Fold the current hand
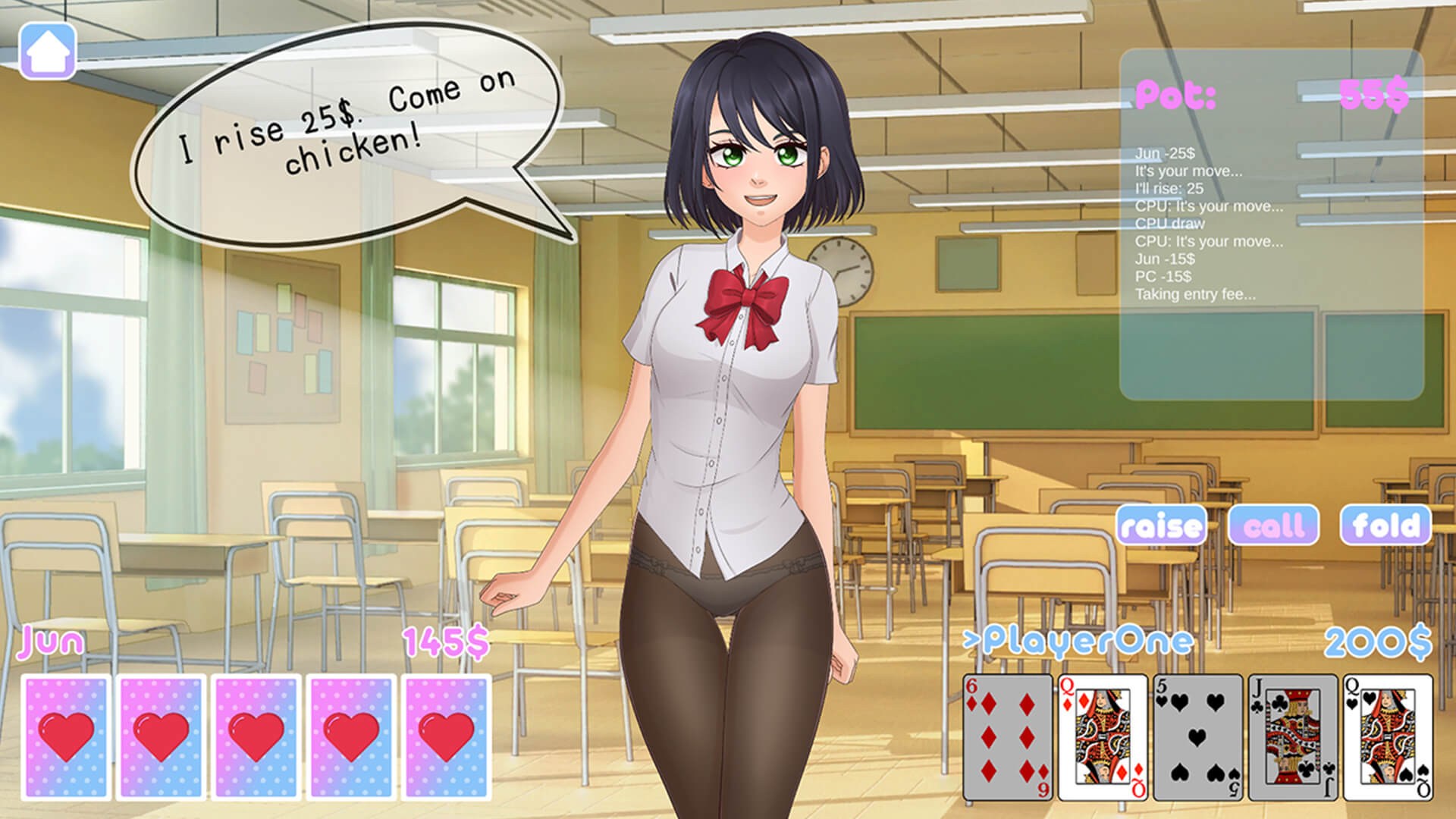The width and height of the screenshot is (1456, 819). click(1385, 526)
